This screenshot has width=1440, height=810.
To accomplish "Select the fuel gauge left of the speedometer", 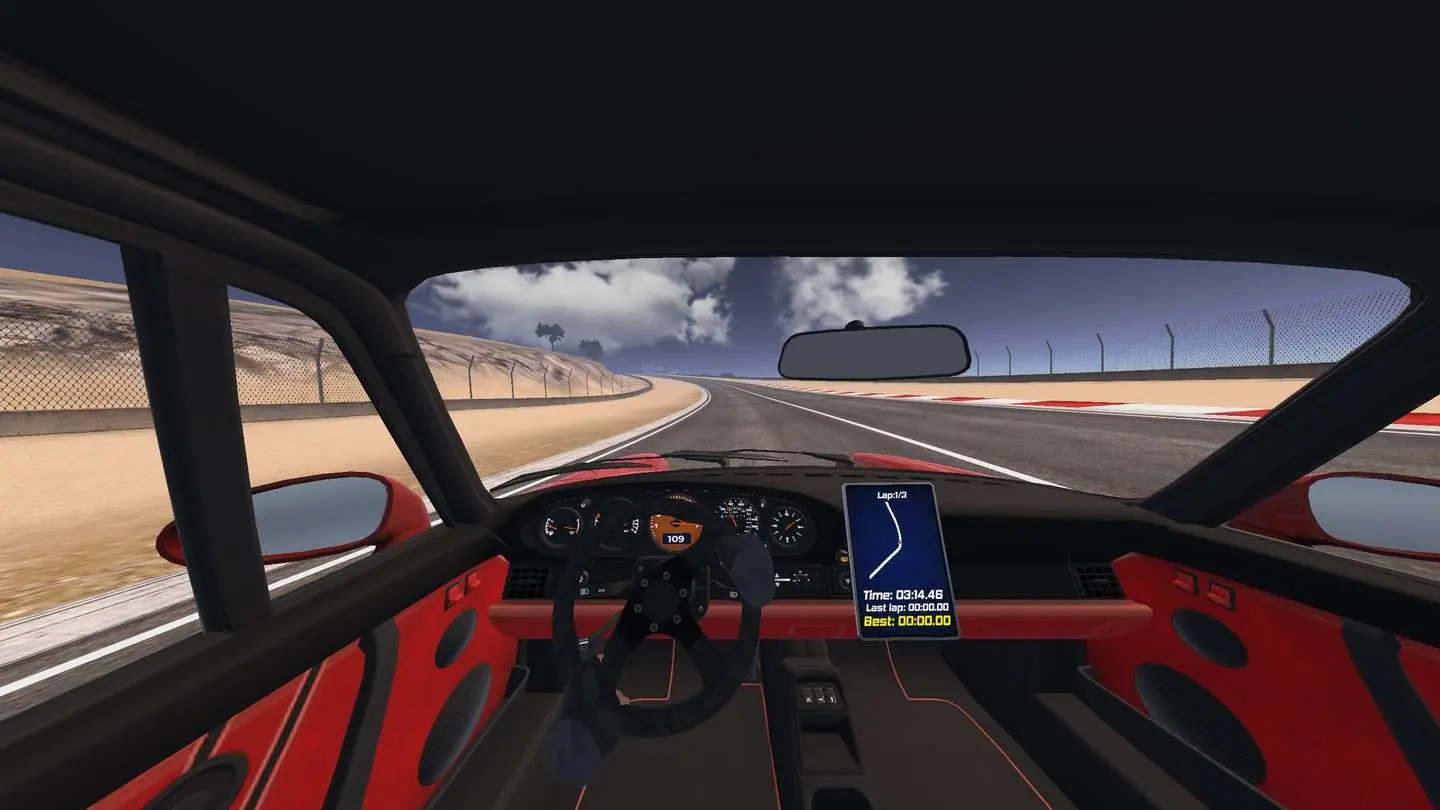I will 563,527.
